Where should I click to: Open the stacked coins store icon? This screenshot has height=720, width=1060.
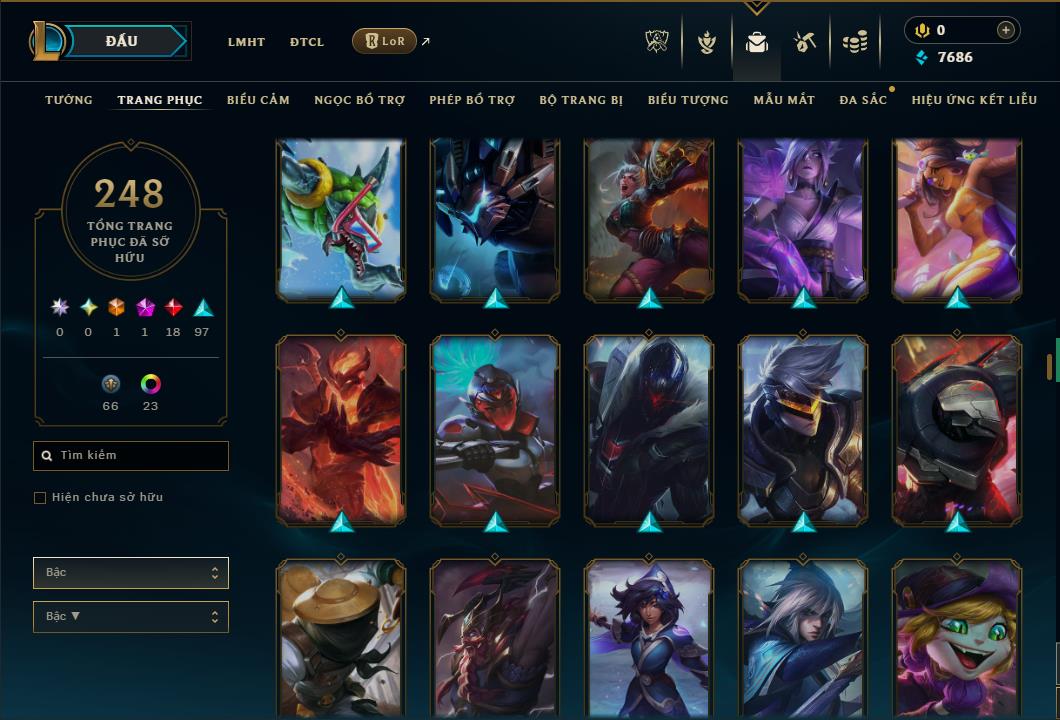click(854, 42)
